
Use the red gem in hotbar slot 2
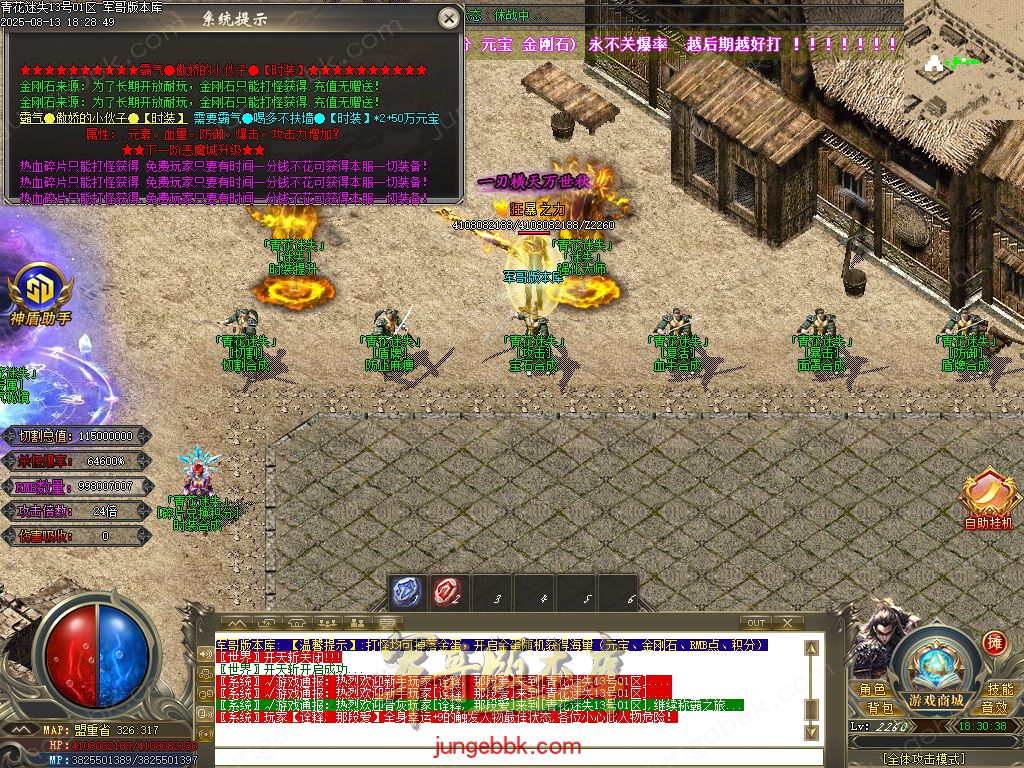pos(447,593)
